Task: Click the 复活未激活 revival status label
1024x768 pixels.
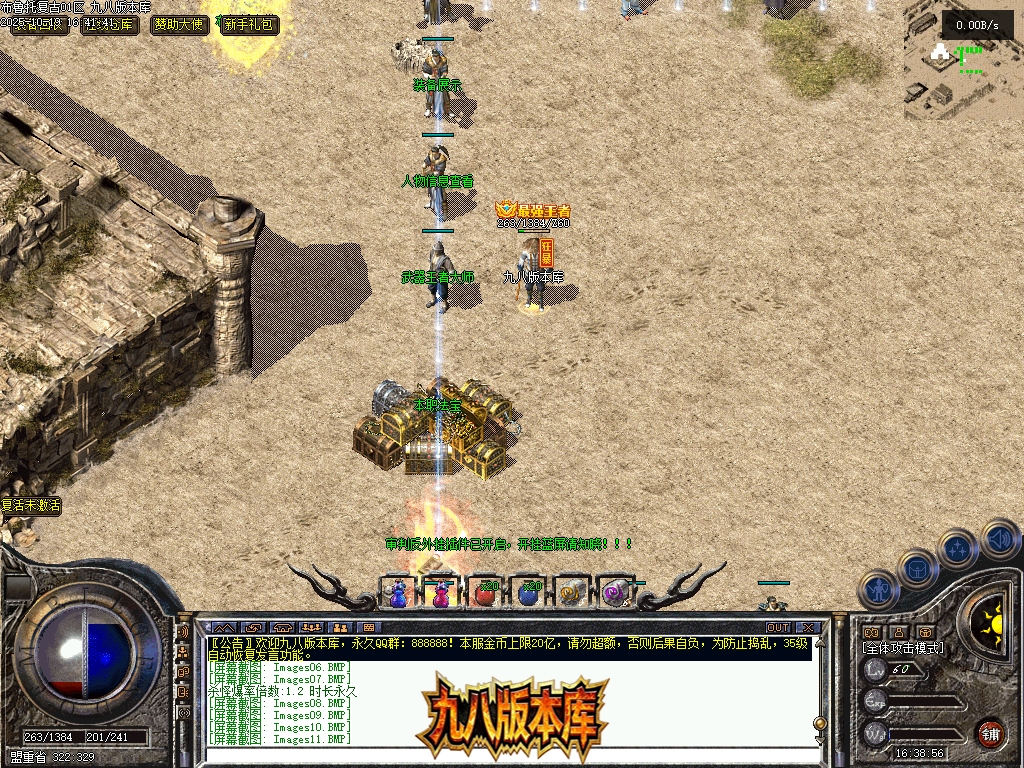Action: click(31, 506)
